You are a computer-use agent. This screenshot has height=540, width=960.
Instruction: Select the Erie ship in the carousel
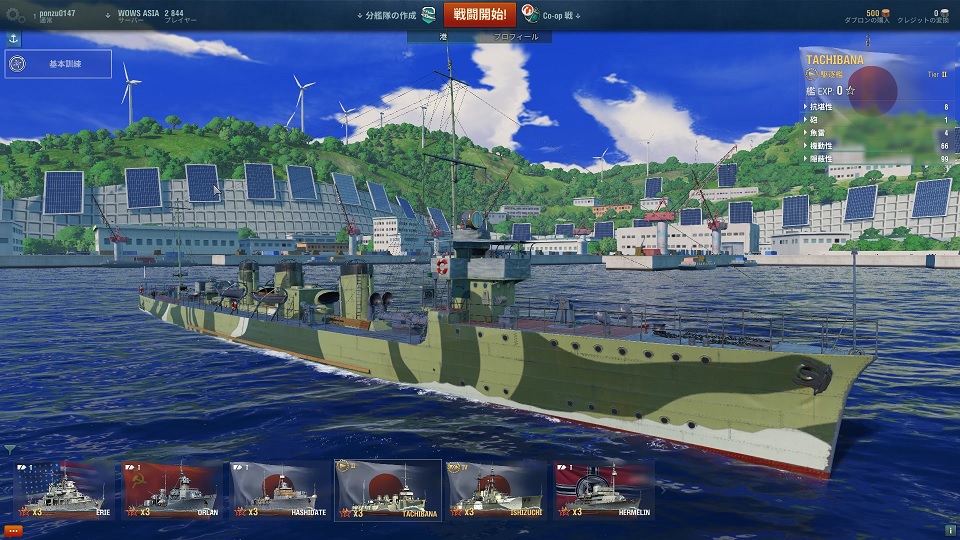pos(64,490)
